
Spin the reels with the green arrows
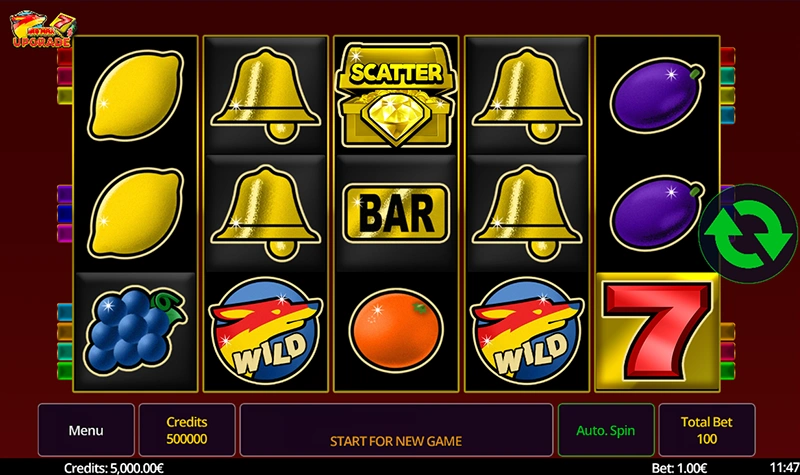(741, 226)
